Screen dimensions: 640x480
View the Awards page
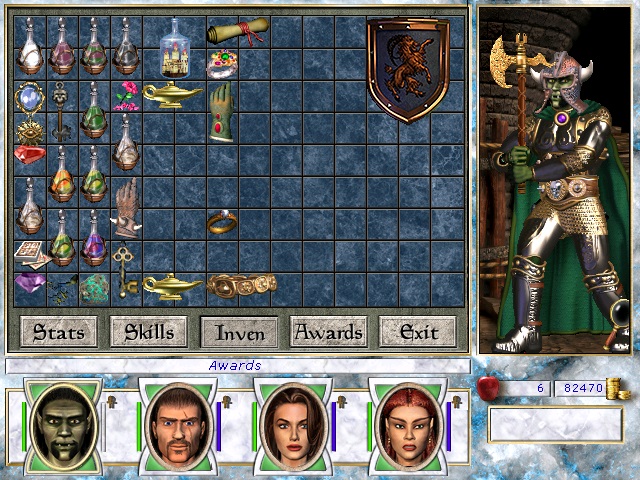point(329,331)
